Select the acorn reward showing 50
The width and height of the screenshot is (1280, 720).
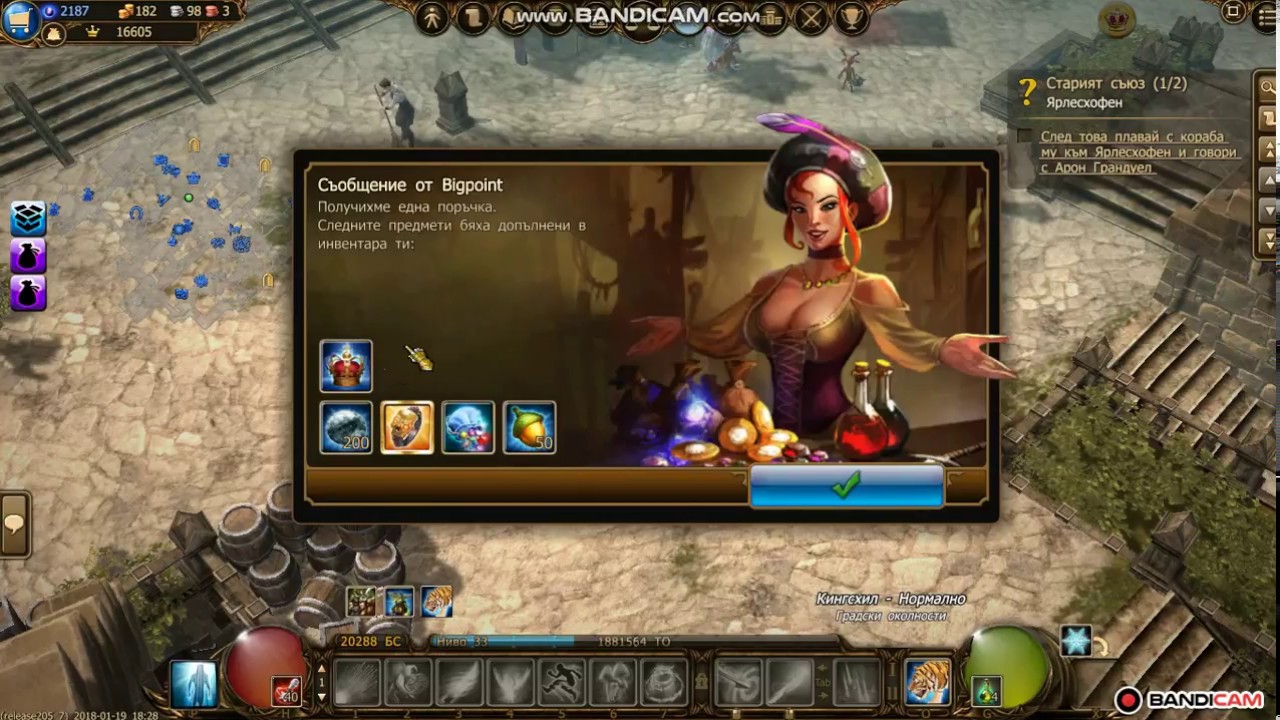[529, 428]
